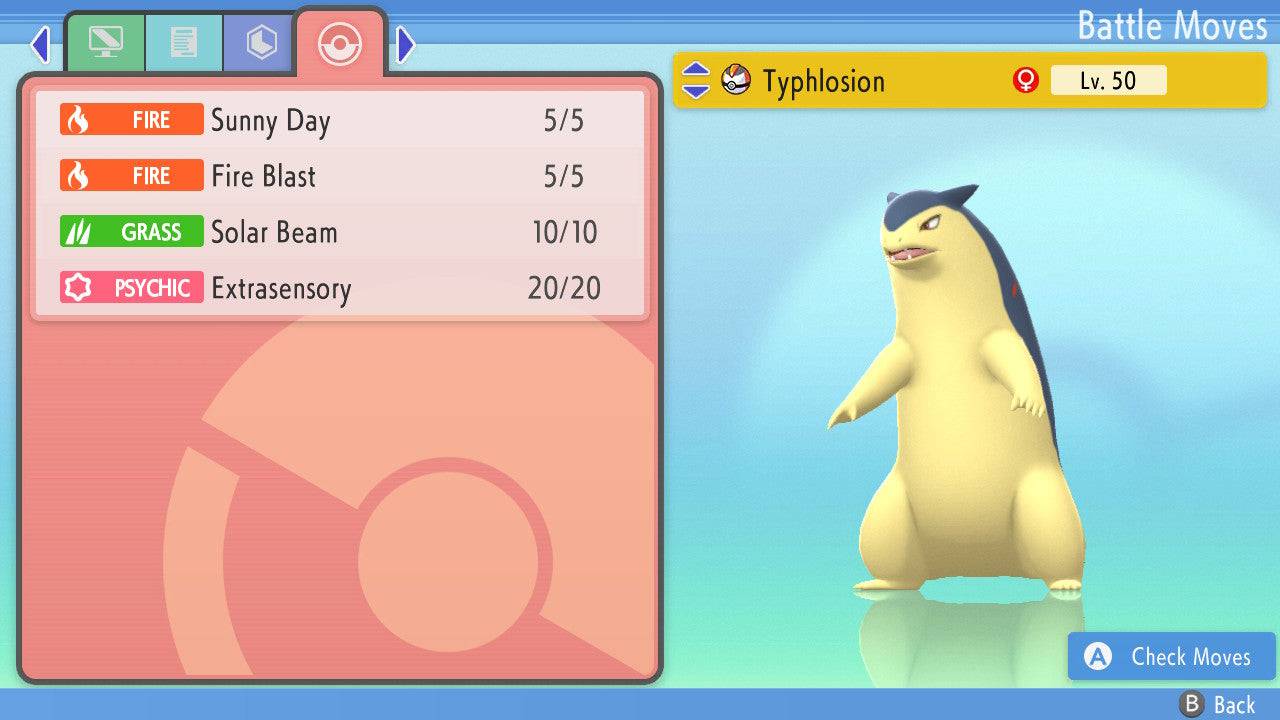Viewport: 1280px width, 720px height.
Task: Open the trainer memo document tab
Action: (x=183, y=43)
